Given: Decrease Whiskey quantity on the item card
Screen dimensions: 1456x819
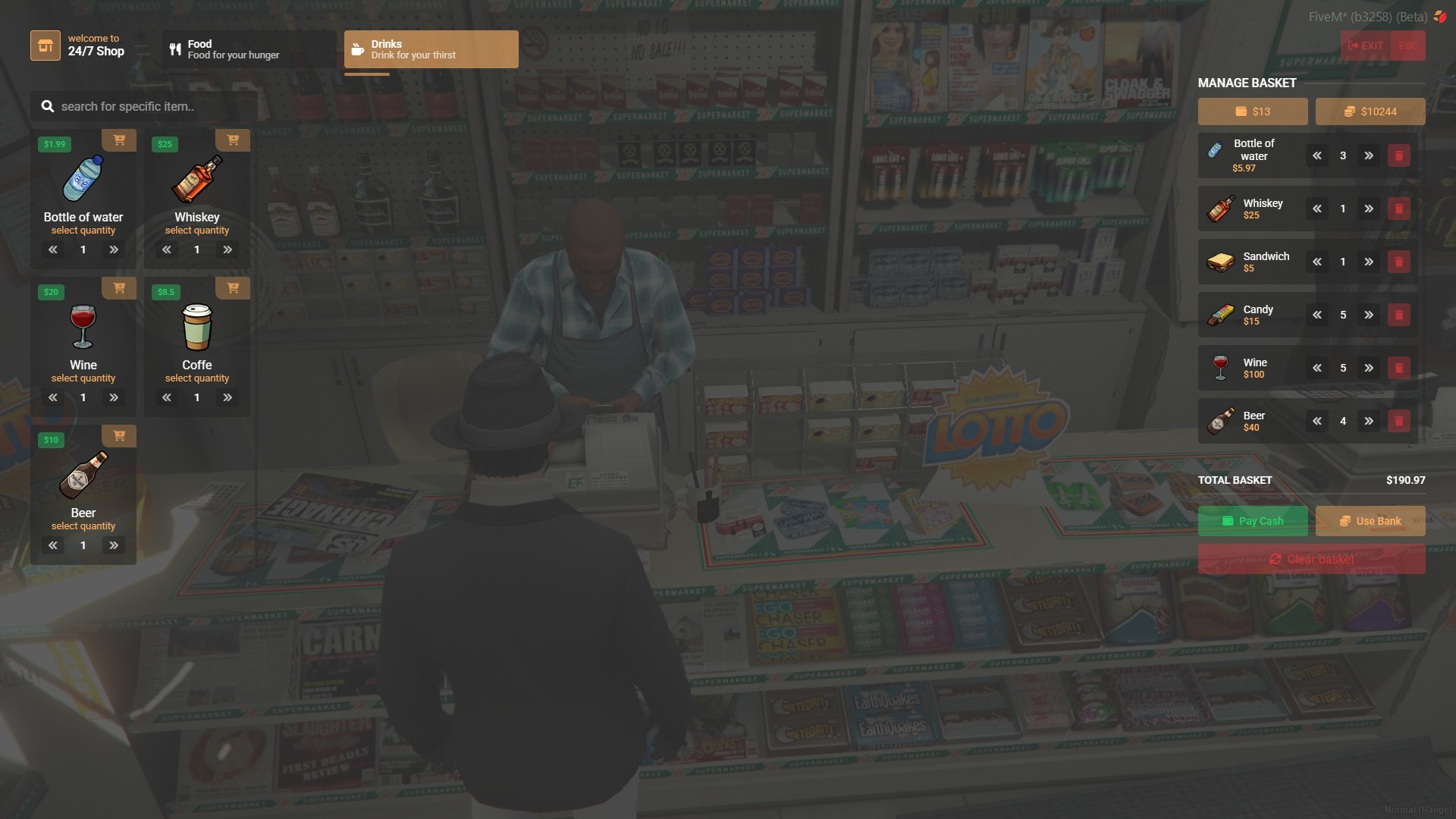Looking at the screenshot, I should point(166,249).
